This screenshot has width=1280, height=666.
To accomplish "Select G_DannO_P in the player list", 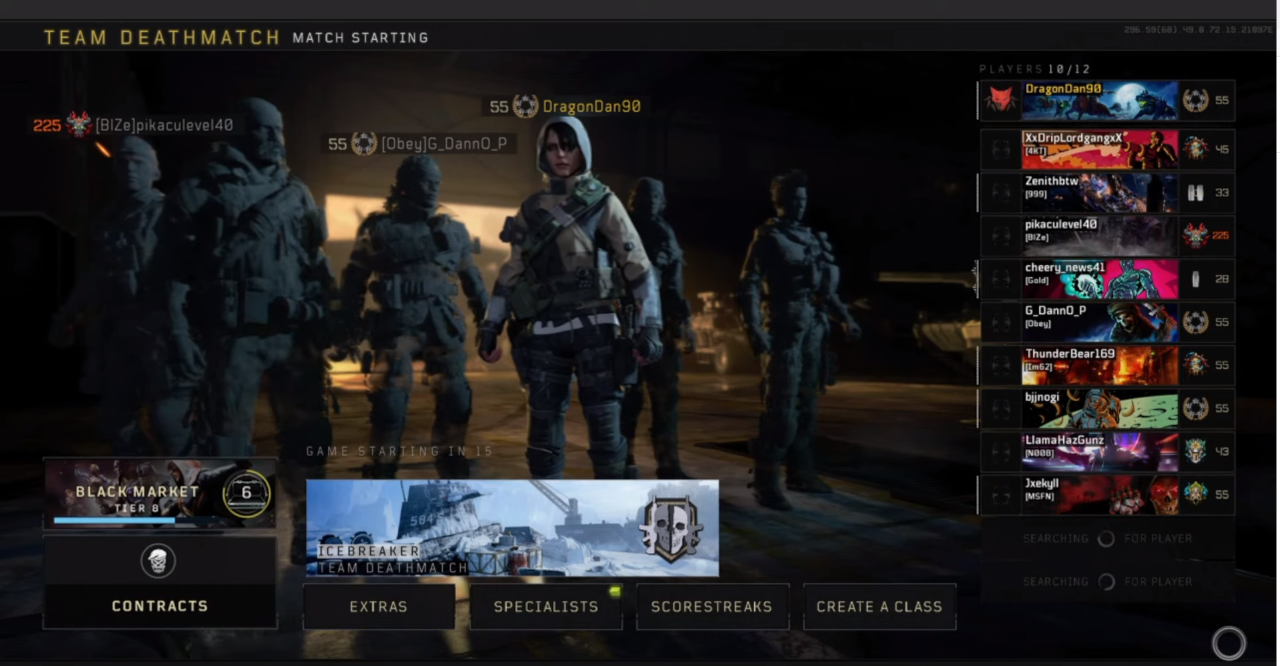I will click(x=1100, y=322).
